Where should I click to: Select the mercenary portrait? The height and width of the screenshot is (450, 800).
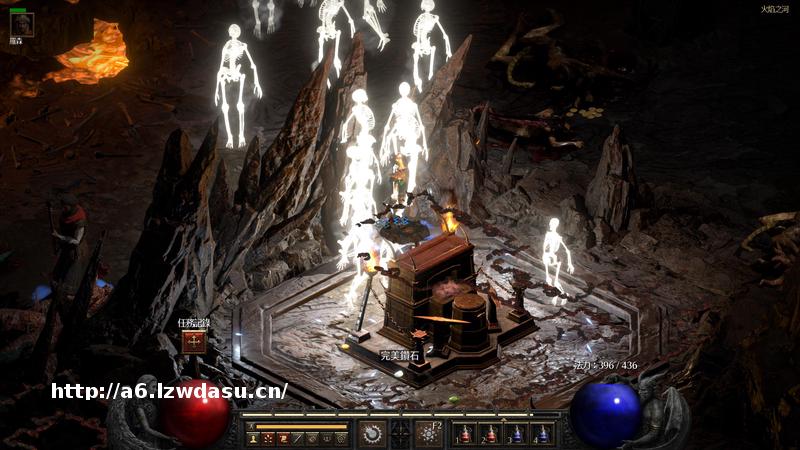click(21, 24)
